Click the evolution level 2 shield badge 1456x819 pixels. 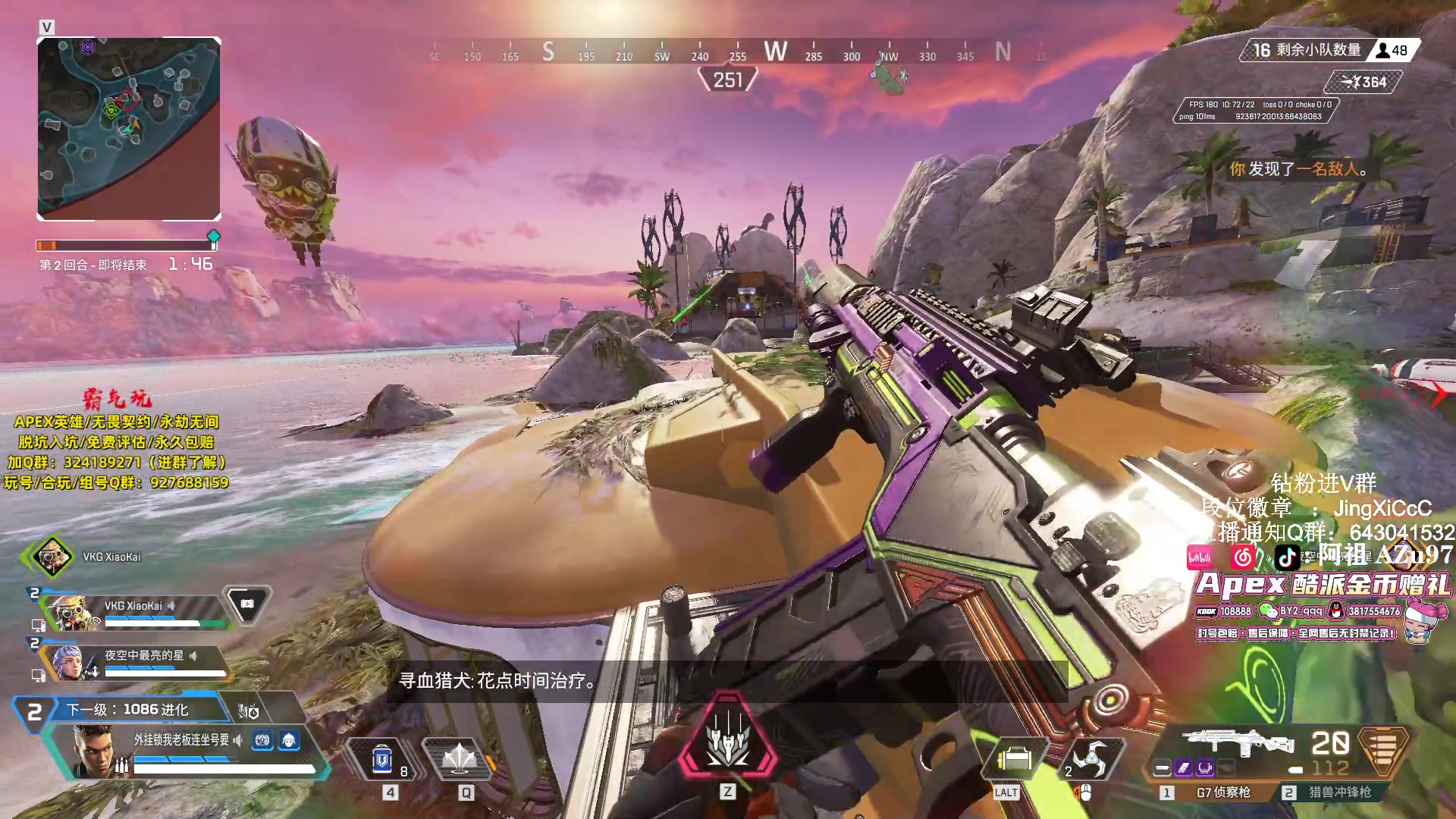34,712
